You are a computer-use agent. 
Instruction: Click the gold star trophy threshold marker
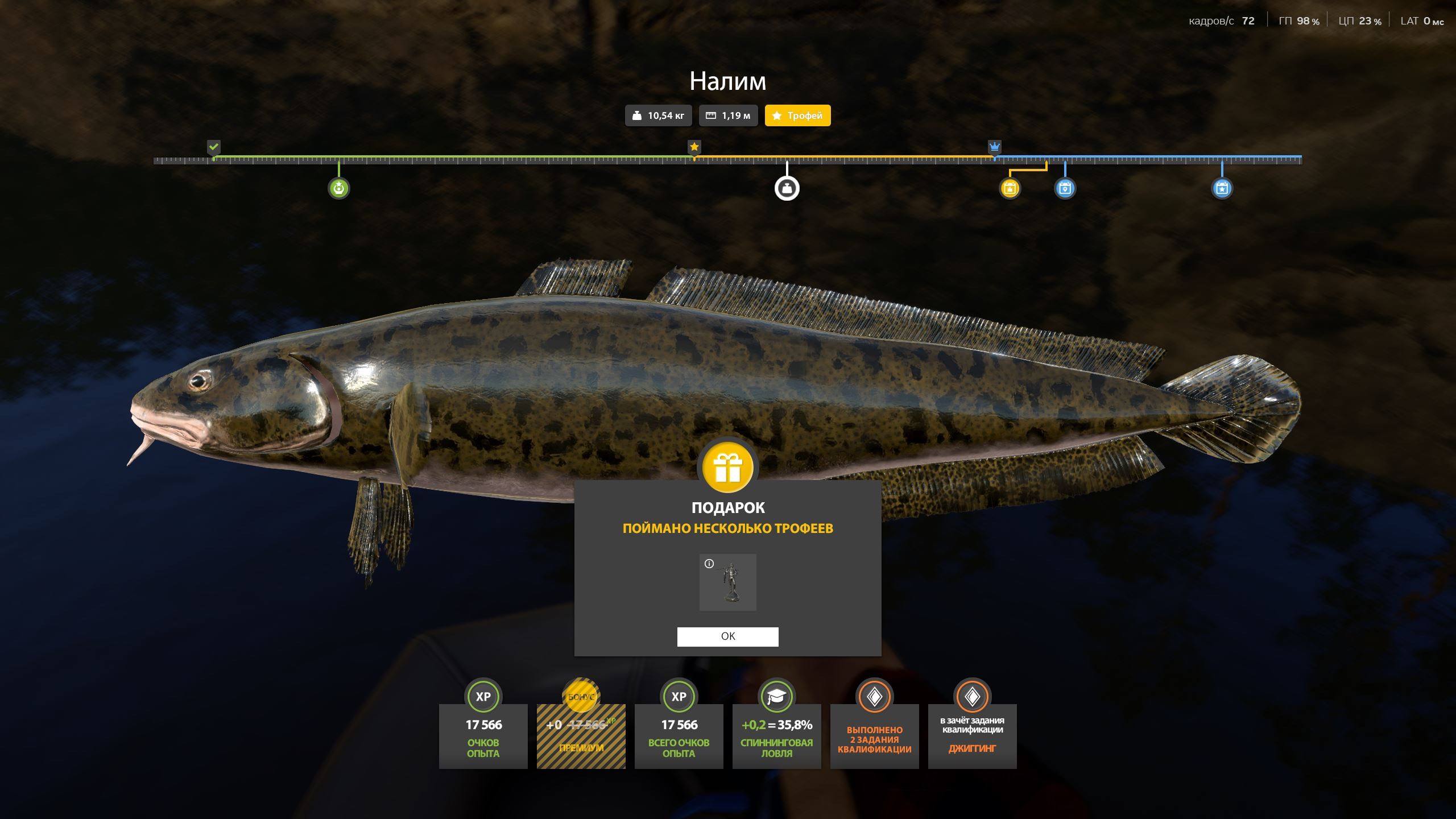(x=694, y=147)
